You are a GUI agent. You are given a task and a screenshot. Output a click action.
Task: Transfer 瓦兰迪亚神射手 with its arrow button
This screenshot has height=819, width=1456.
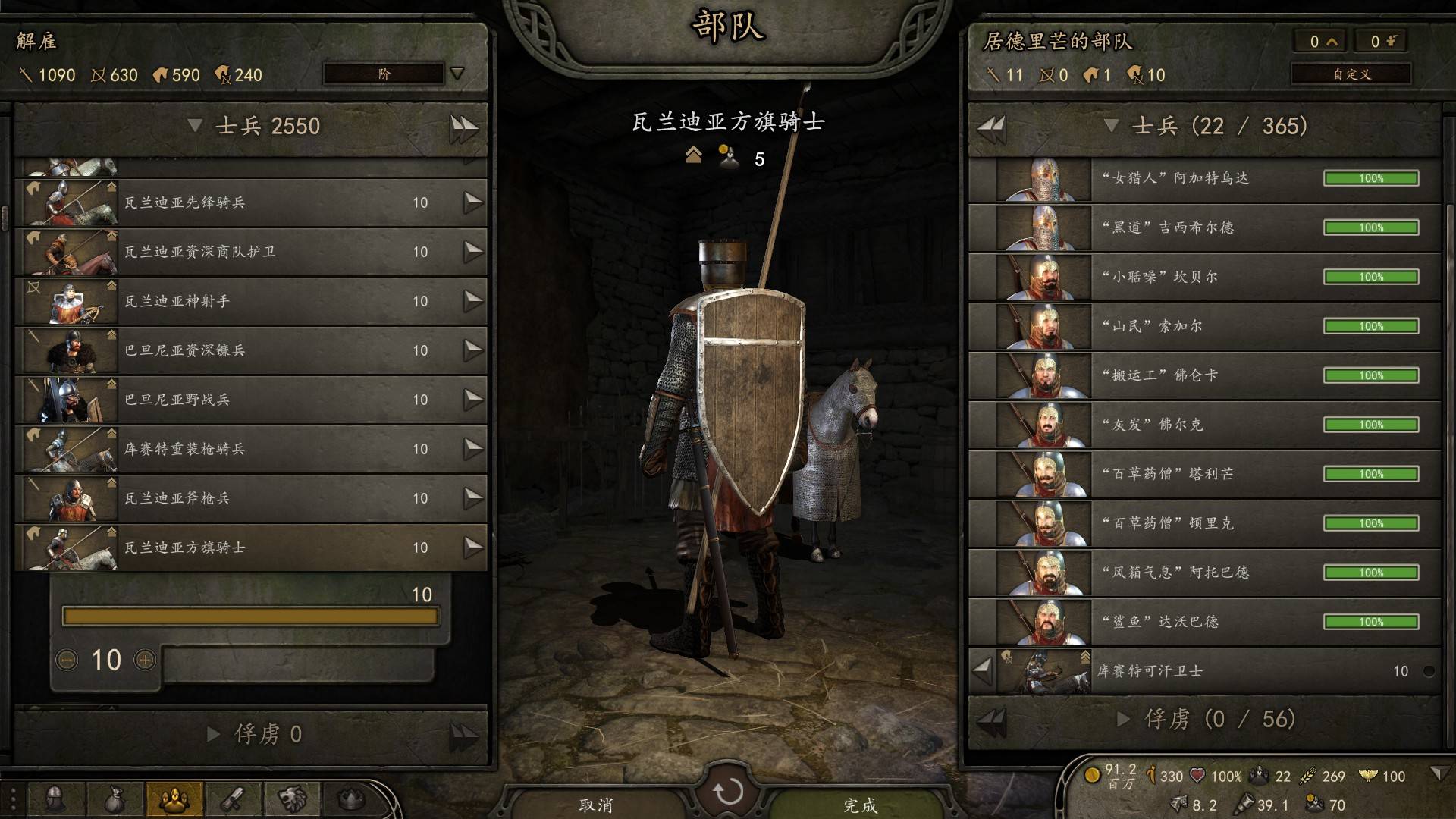(x=472, y=301)
